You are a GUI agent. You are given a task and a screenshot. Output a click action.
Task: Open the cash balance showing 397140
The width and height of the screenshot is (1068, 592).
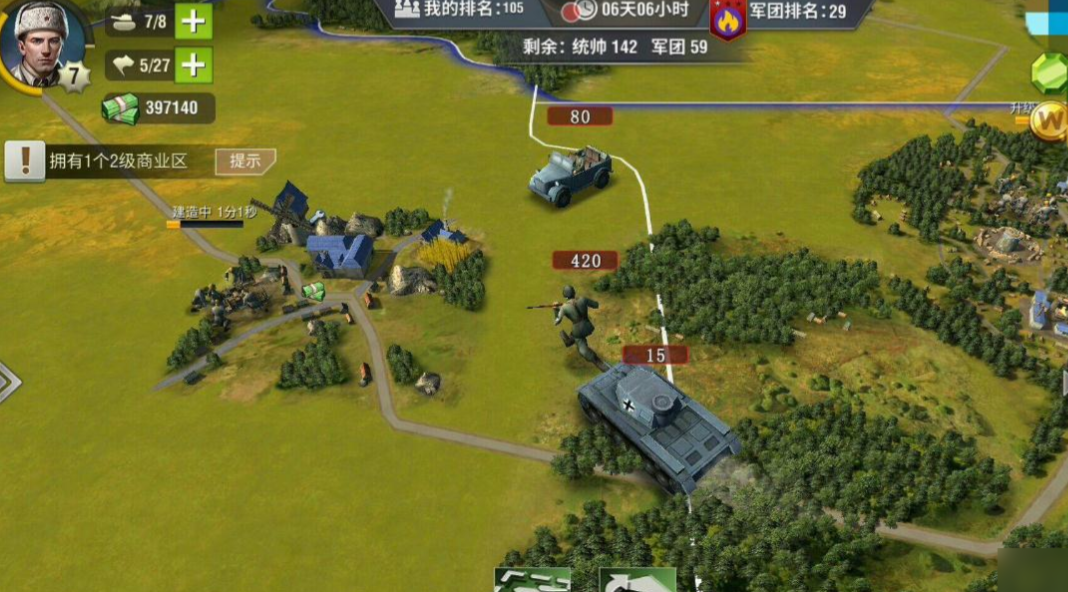158,108
